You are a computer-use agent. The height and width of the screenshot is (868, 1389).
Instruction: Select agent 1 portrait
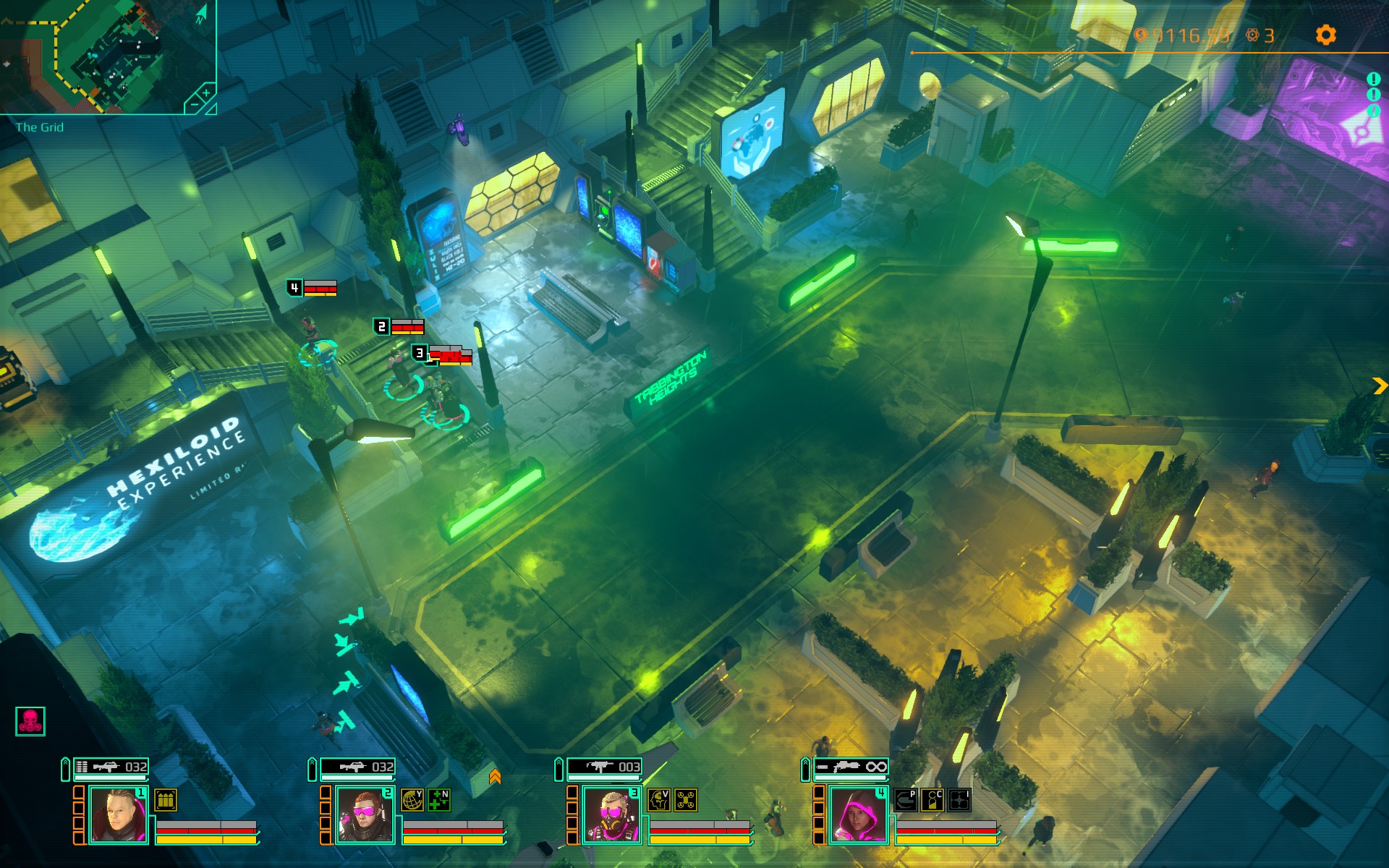118,815
